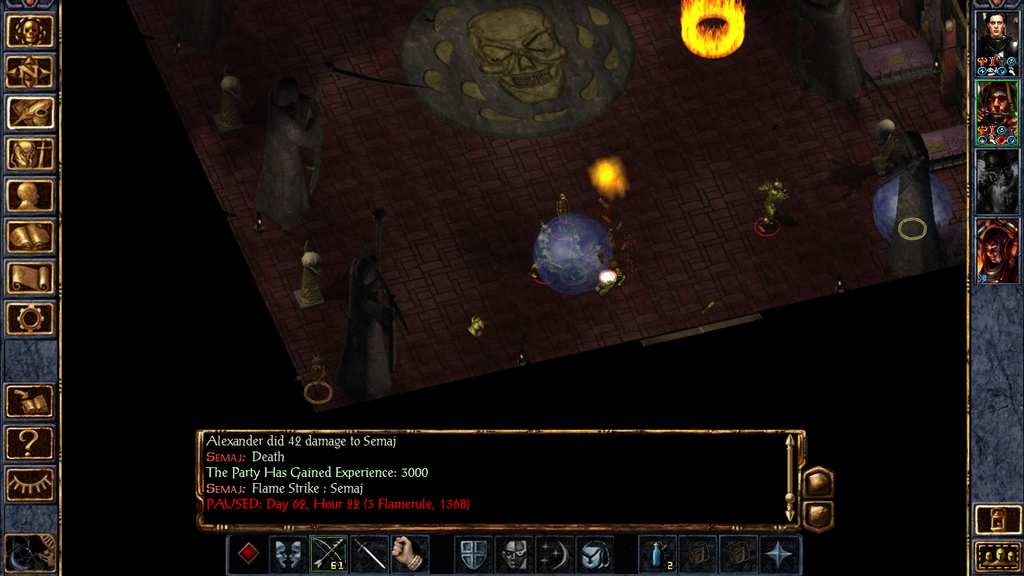Open the mage spellbook button
This screenshot has height=576, width=1024.
(x=30, y=236)
